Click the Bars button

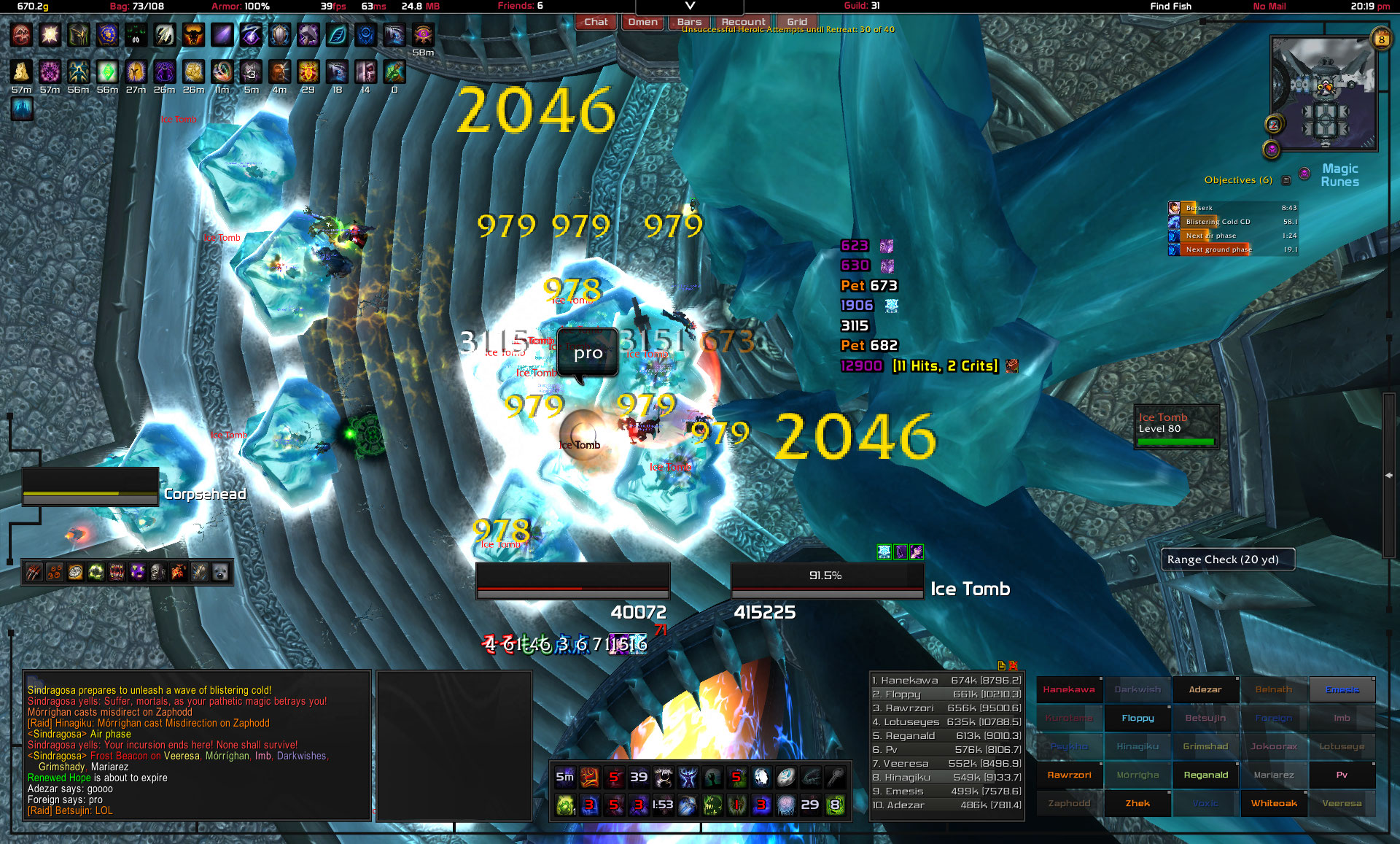pos(689,22)
